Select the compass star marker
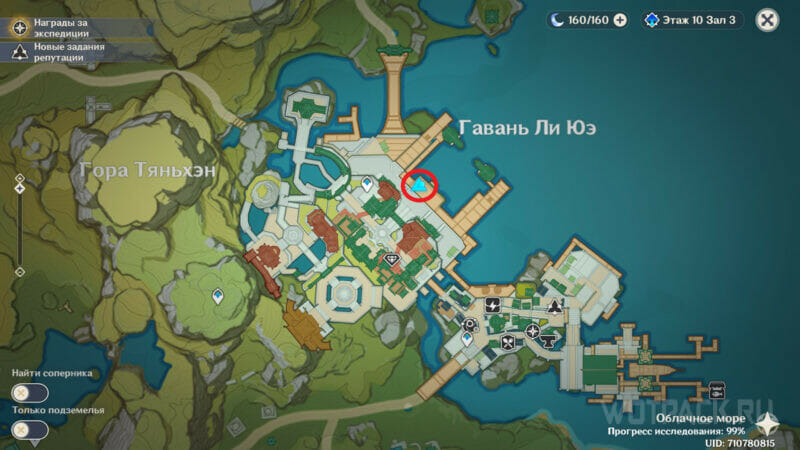Viewport: 800px width, 450px height. point(532,330)
